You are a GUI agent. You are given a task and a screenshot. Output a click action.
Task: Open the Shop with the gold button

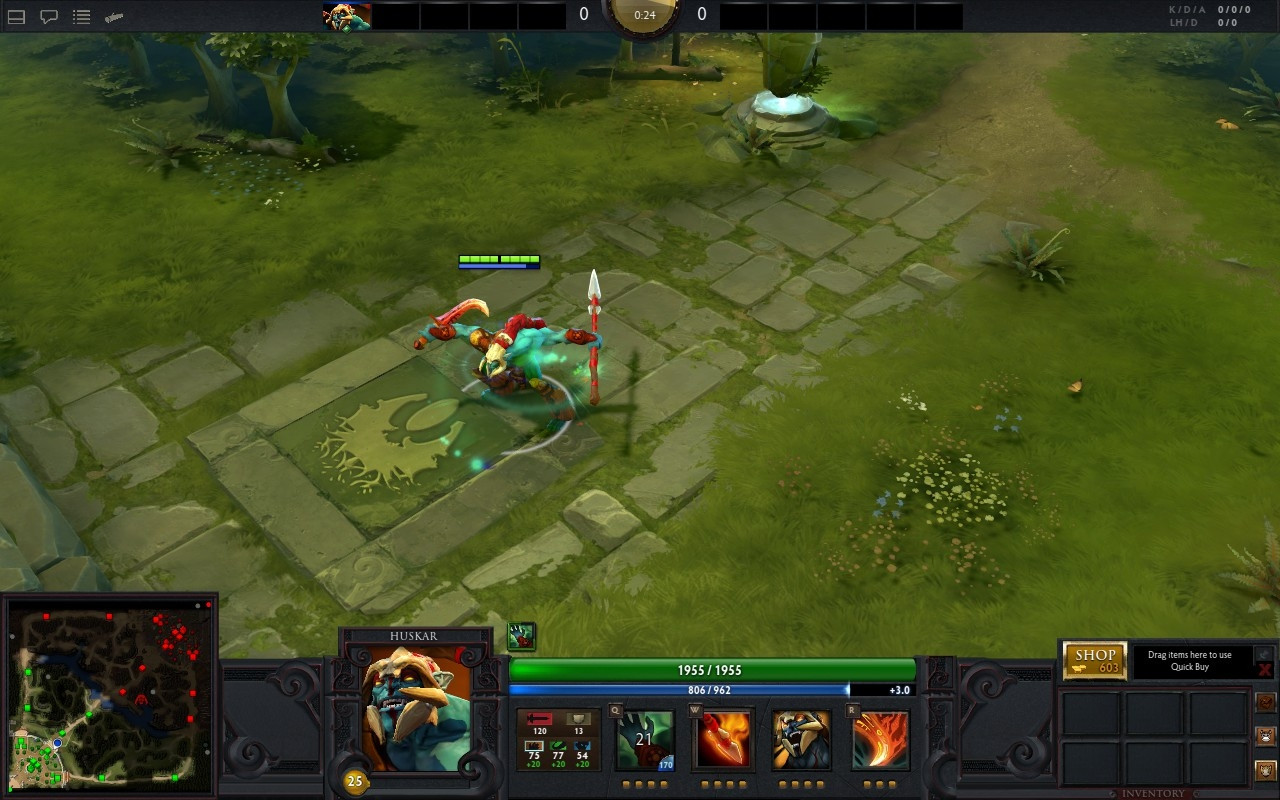[x=1095, y=661]
